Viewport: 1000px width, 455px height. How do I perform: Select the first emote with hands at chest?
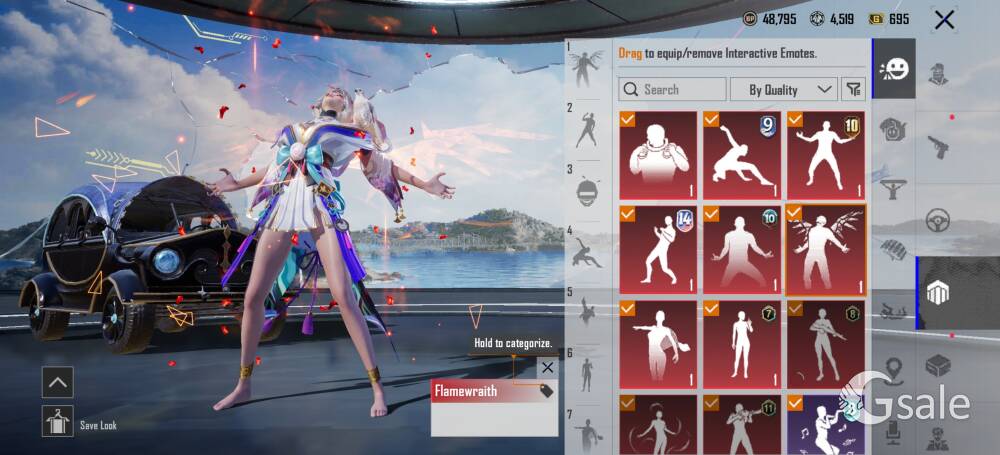coord(658,155)
